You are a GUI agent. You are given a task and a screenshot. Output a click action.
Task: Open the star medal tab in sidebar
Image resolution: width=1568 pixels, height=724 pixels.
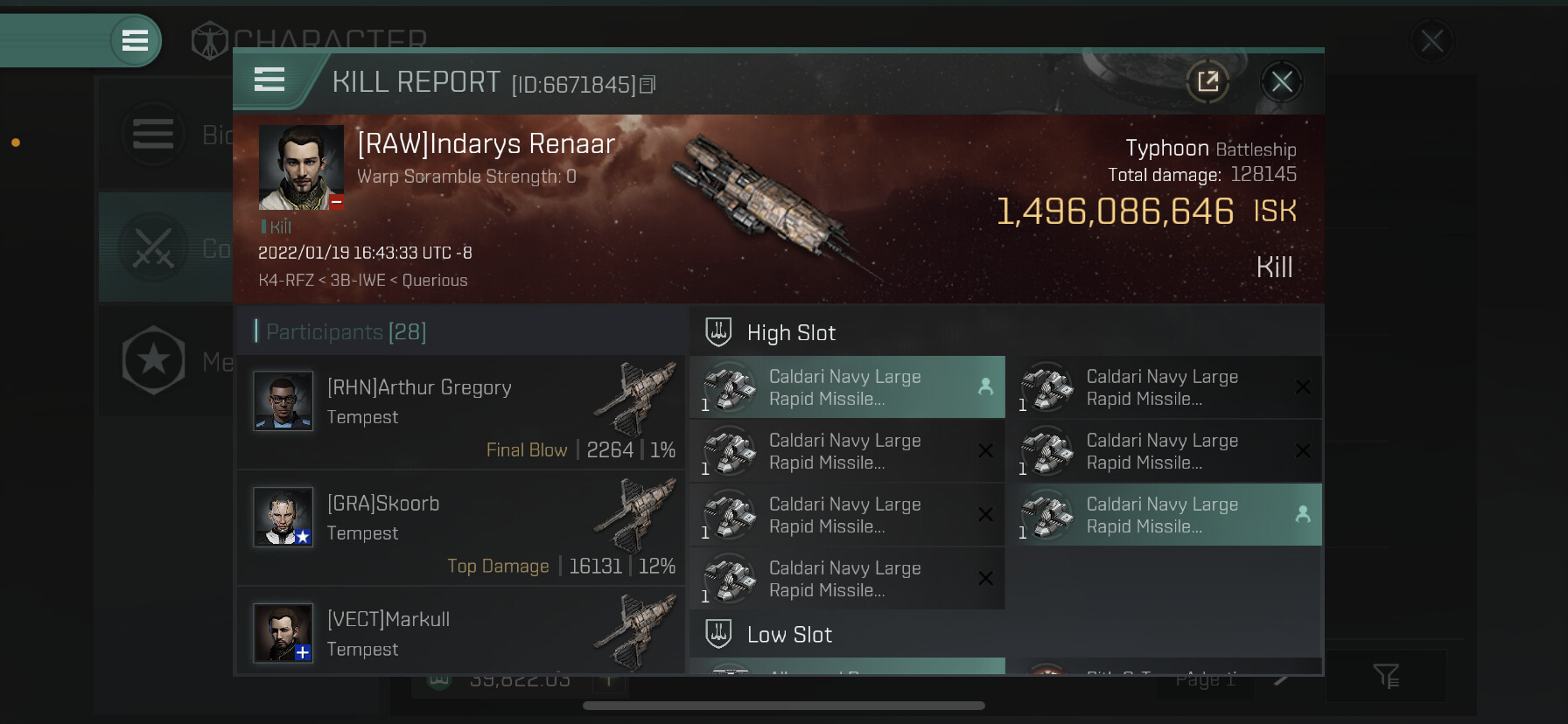tap(154, 360)
